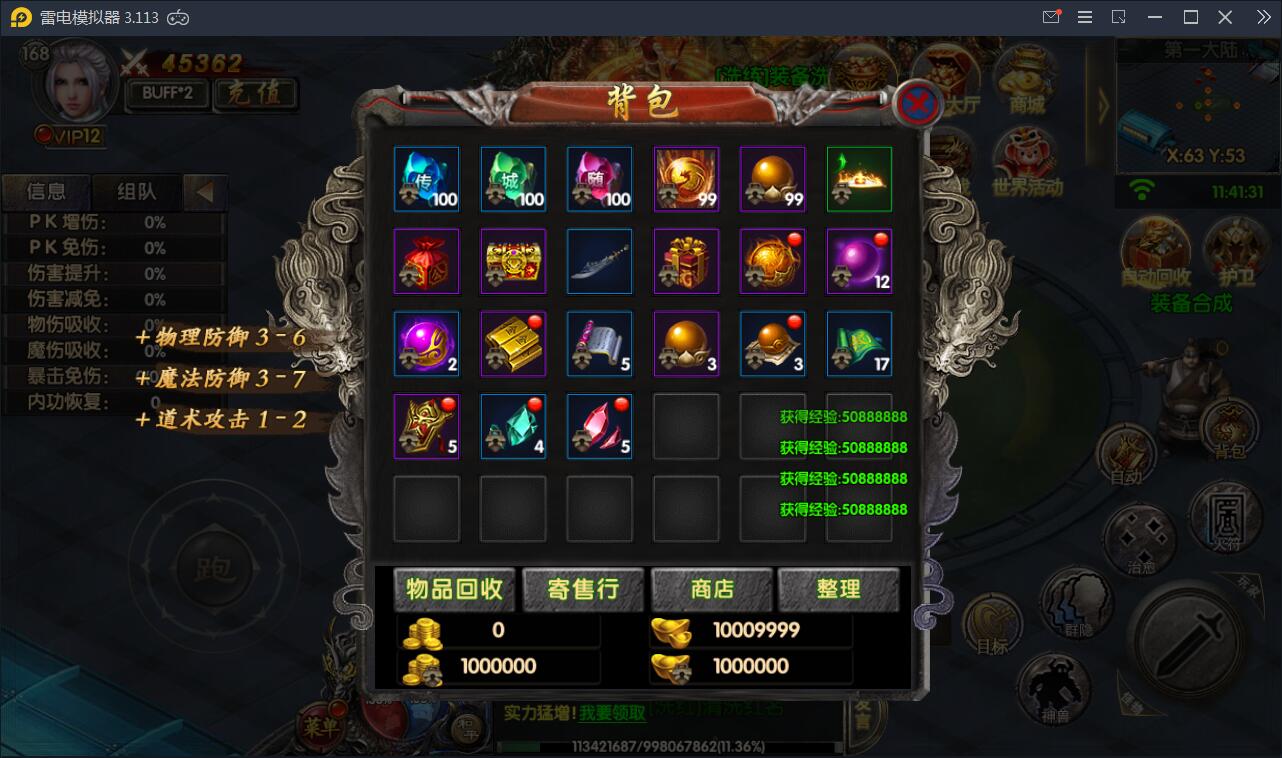This screenshot has width=1282, height=758.
Task: Click 整理 to sort the backpack
Action: (x=840, y=590)
